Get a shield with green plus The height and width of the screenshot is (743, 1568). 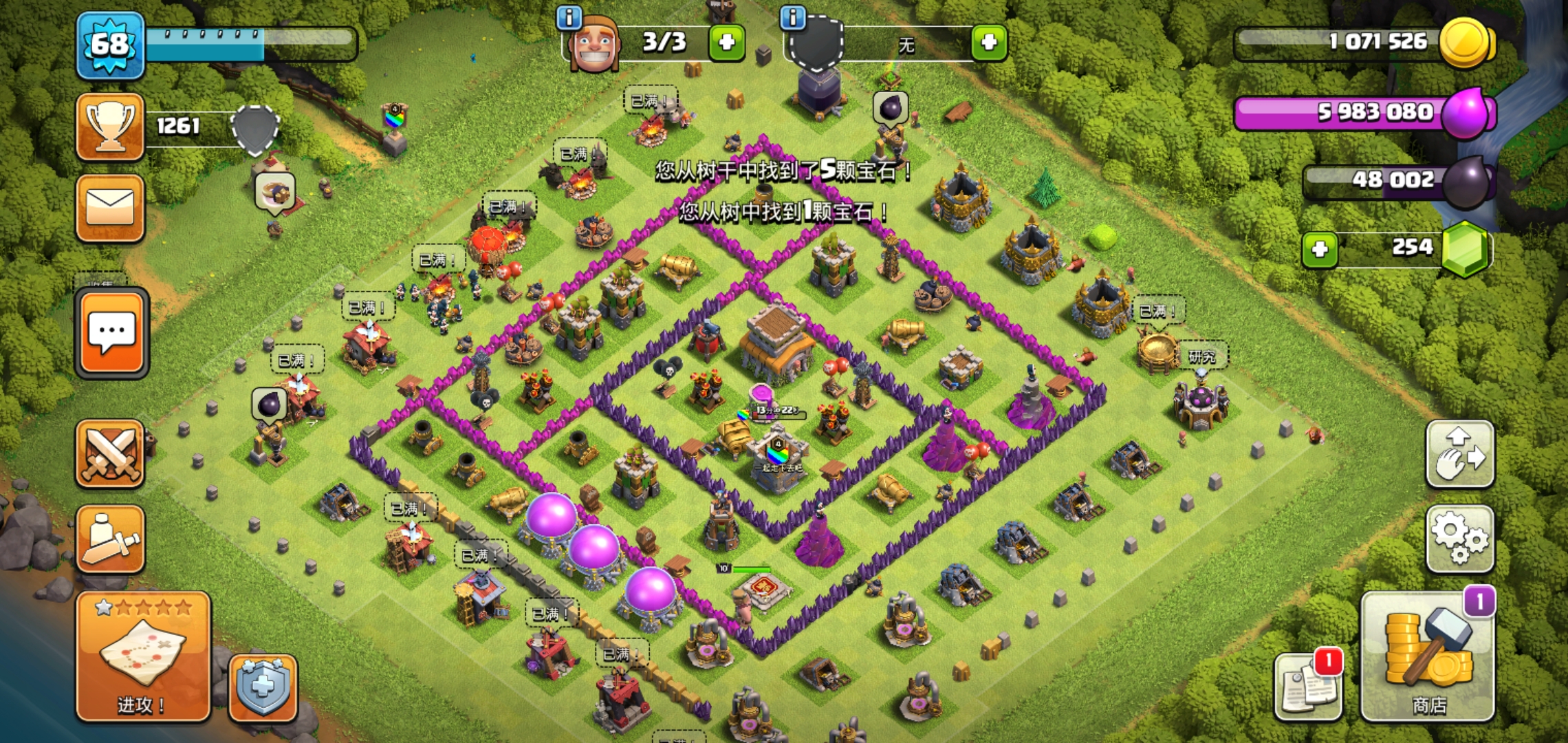(989, 43)
